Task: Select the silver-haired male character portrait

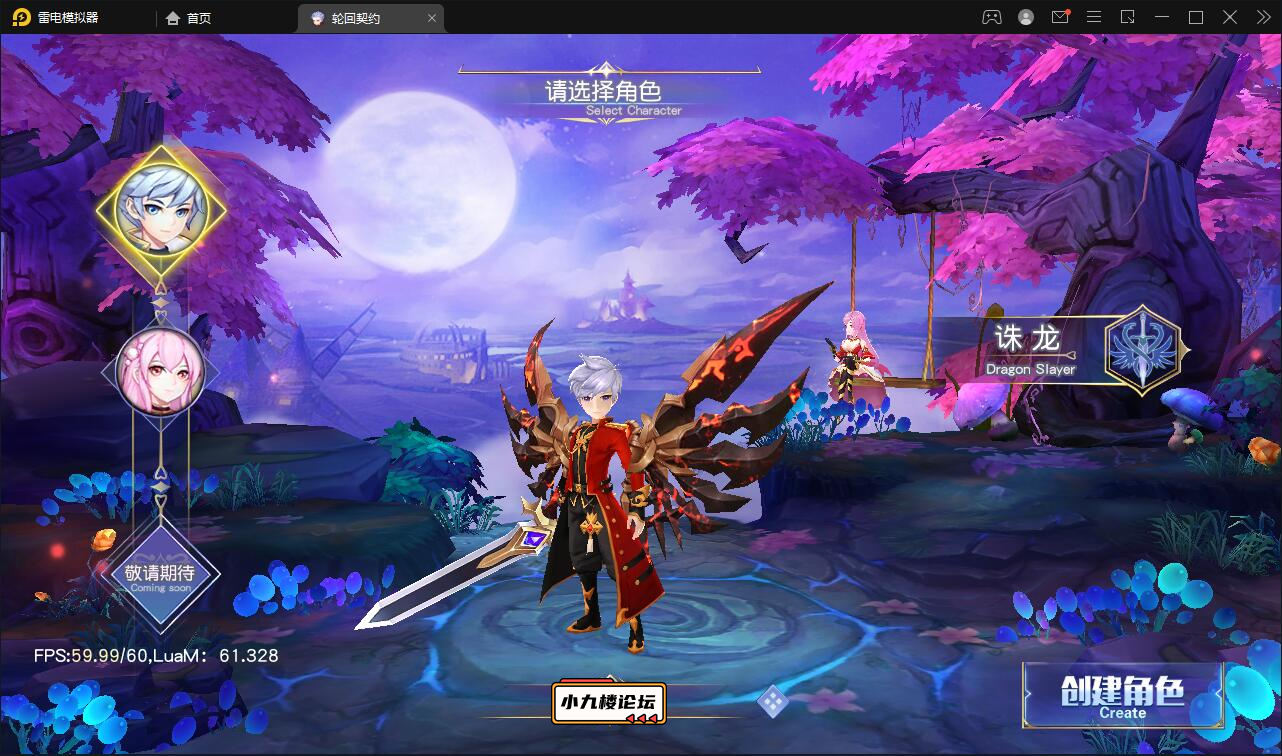Action: 160,208
